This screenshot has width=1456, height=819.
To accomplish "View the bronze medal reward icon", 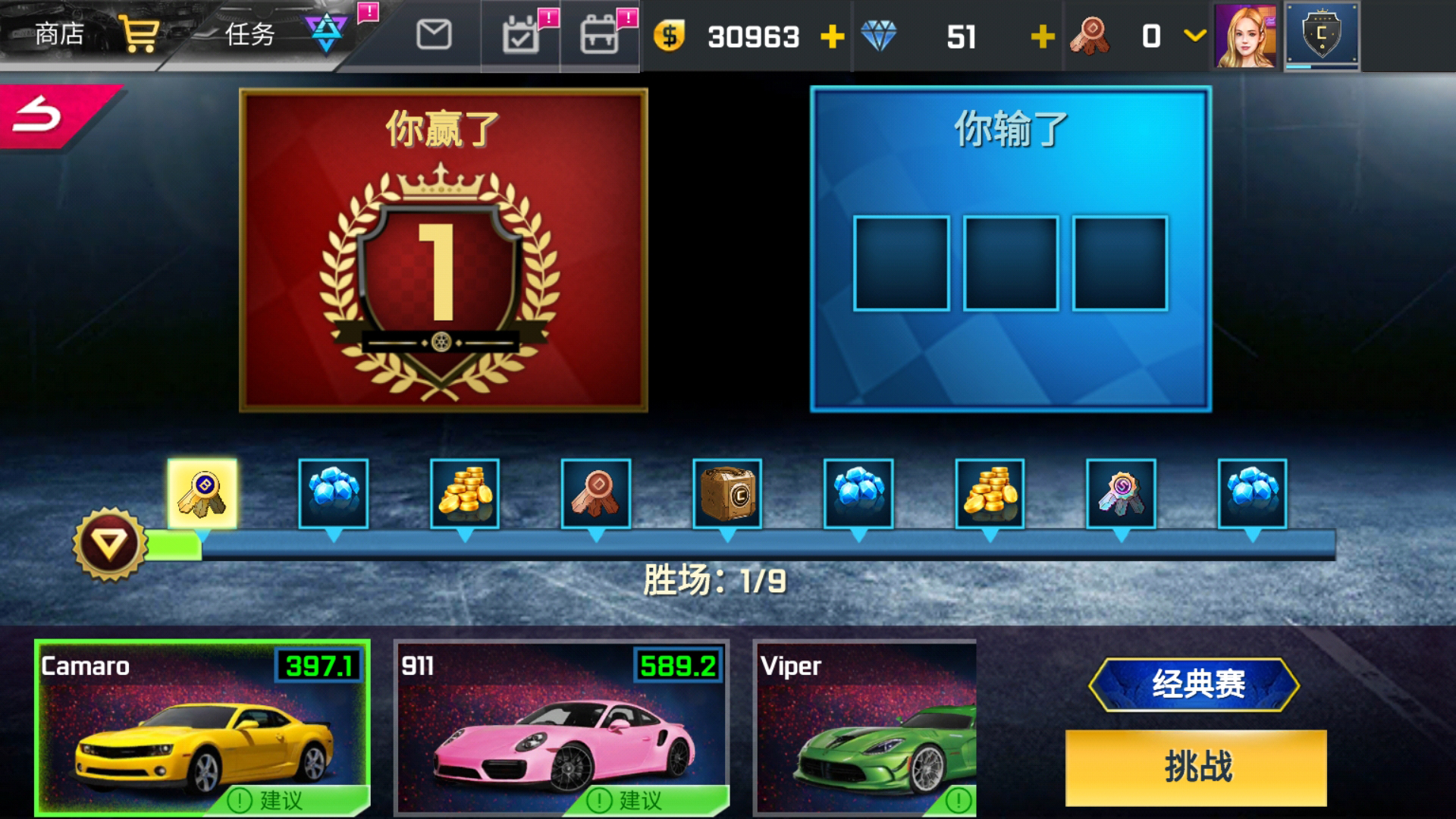I will (595, 493).
